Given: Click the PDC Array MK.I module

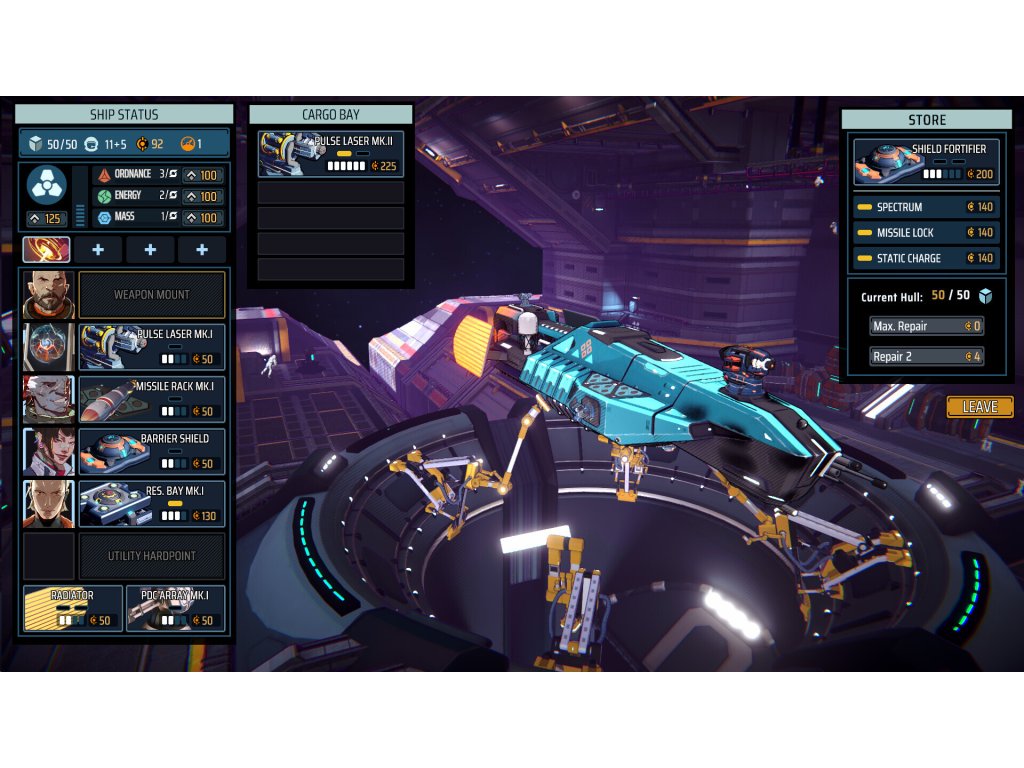Looking at the screenshot, I should pos(176,608).
